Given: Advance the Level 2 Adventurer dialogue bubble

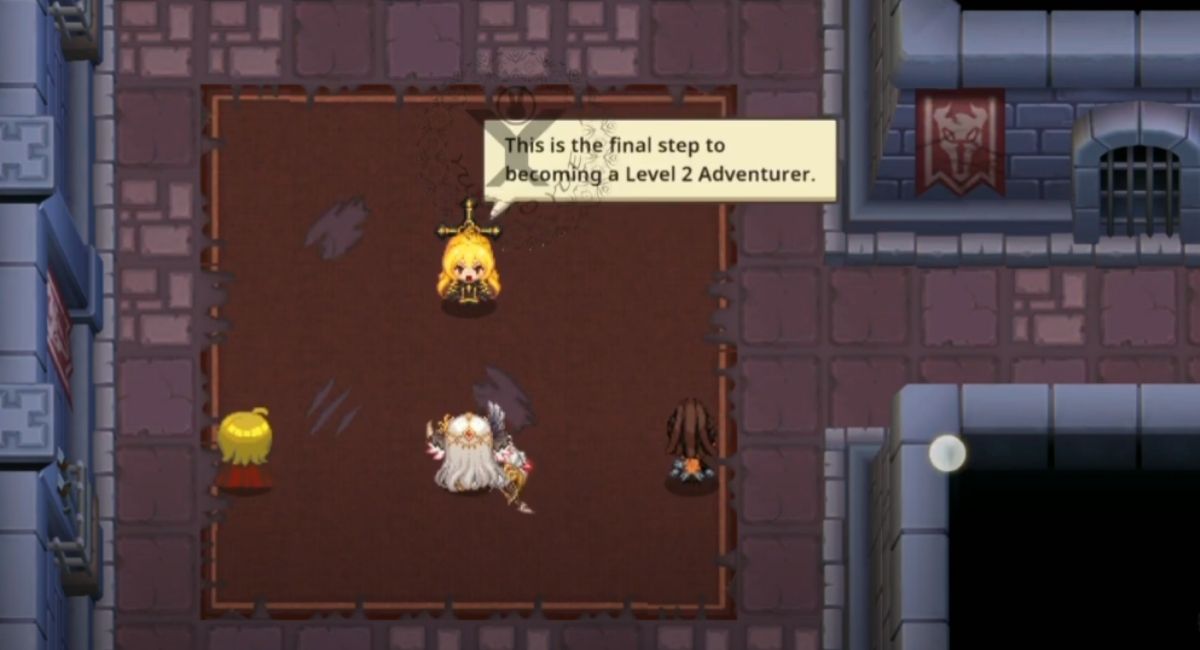Looking at the screenshot, I should (660, 160).
